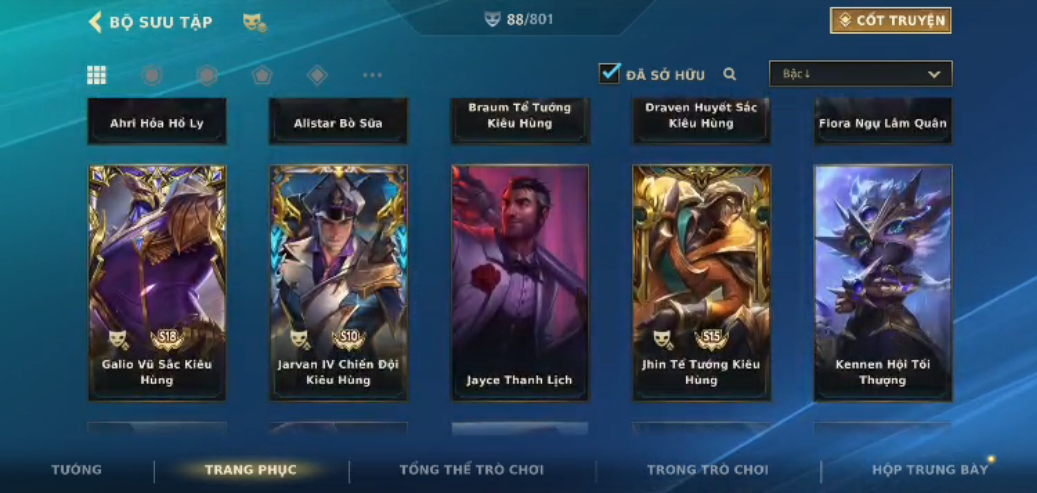This screenshot has height=493, width=1037.
Task: Open the Jayce Thanh Lịch skin card
Action: [520, 282]
